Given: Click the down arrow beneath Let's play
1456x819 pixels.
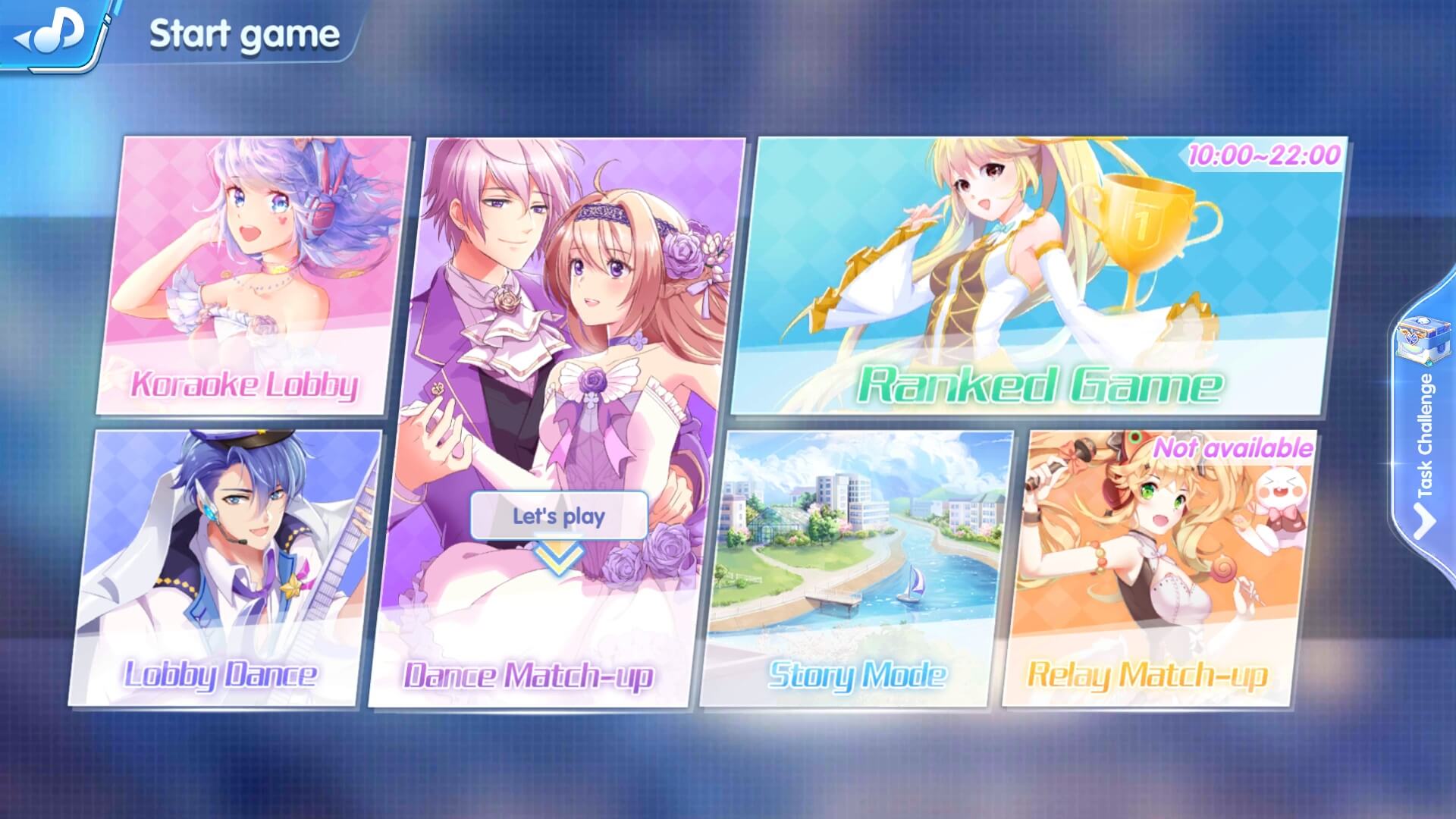Looking at the screenshot, I should (558, 559).
